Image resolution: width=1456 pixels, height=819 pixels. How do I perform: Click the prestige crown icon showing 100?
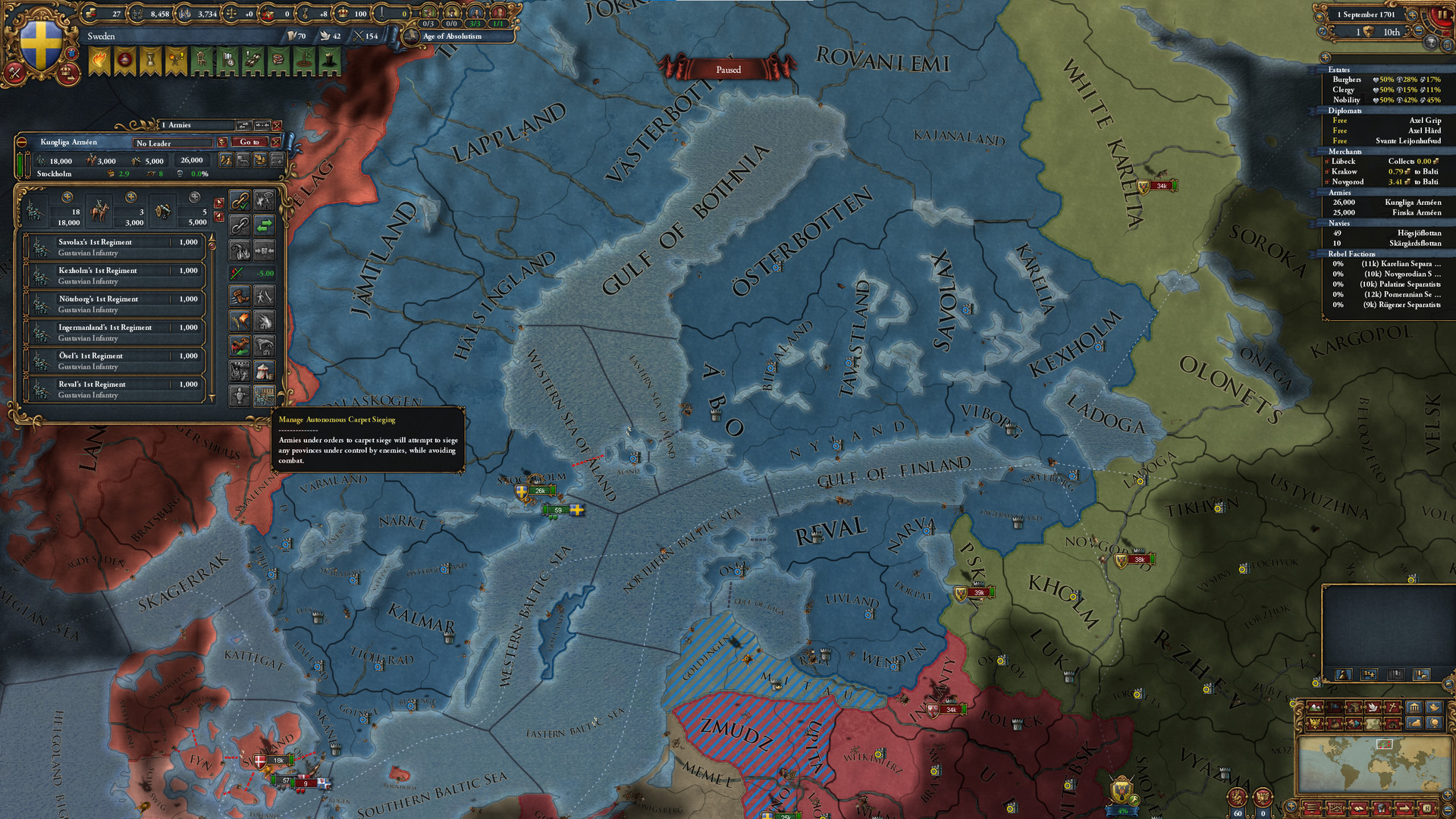click(x=344, y=14)
